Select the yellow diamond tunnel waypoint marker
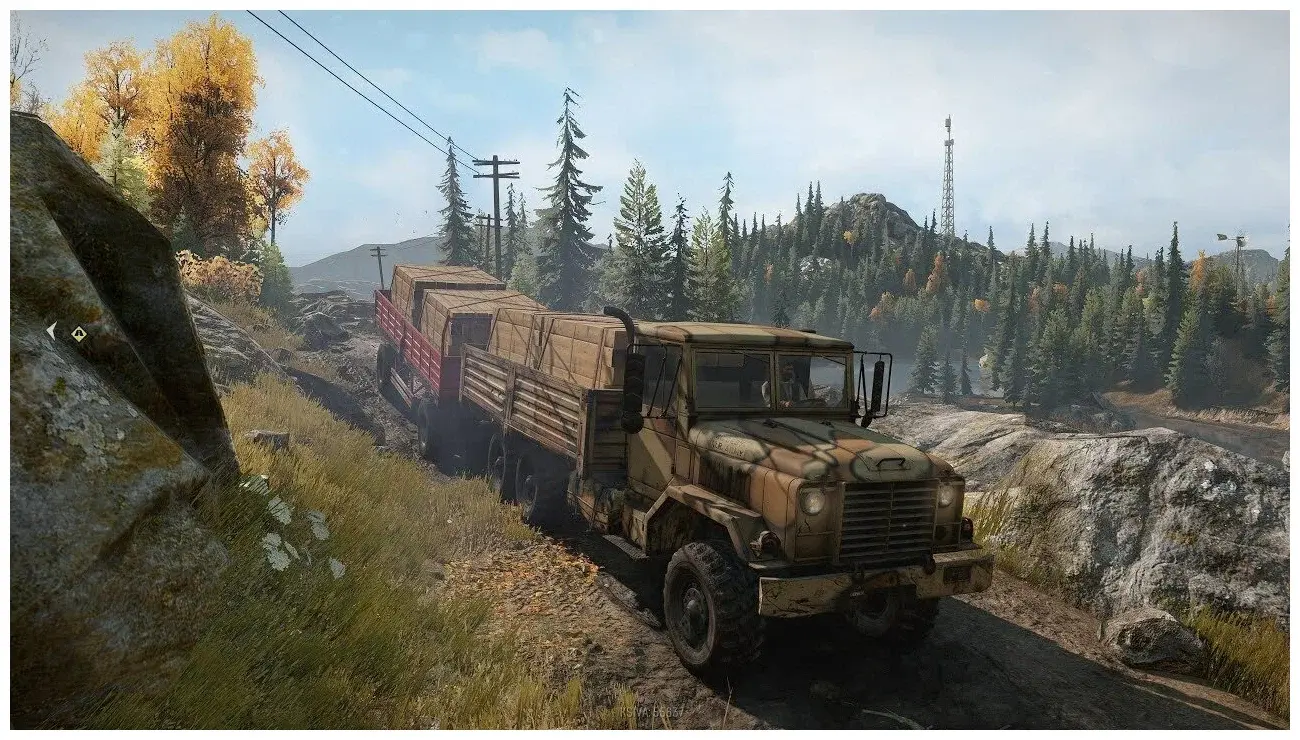The width and height of the screenshot is (1300, 740). click(x=78, y=334)
